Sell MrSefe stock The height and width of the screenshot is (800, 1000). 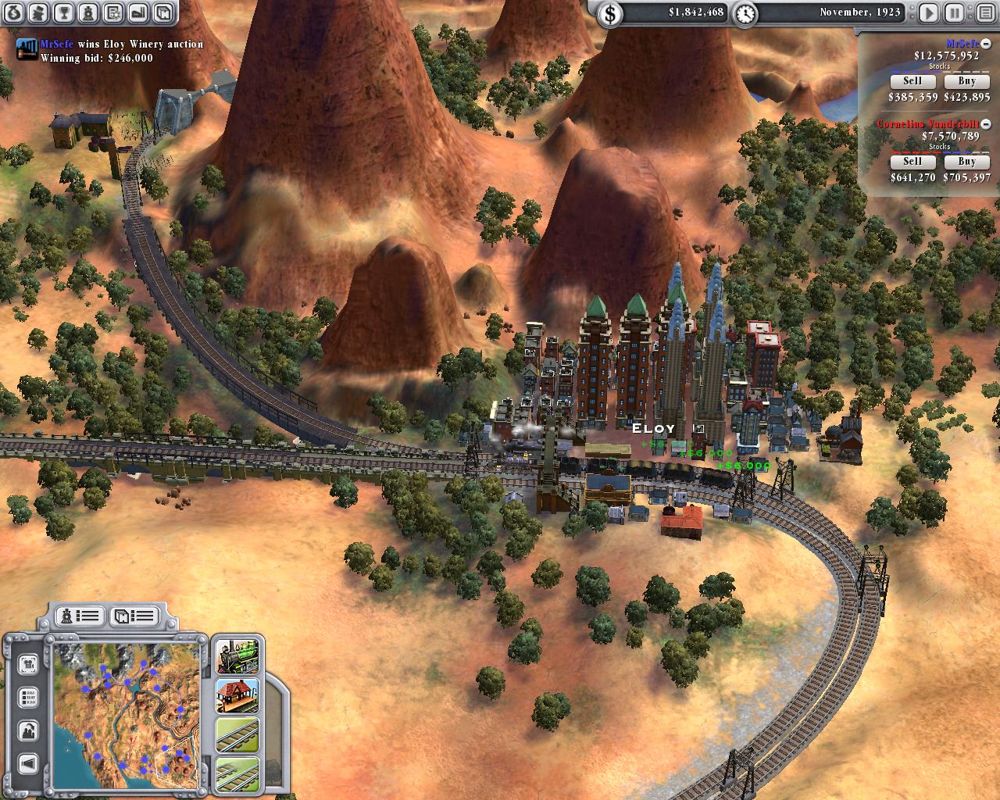pos(912,81)
